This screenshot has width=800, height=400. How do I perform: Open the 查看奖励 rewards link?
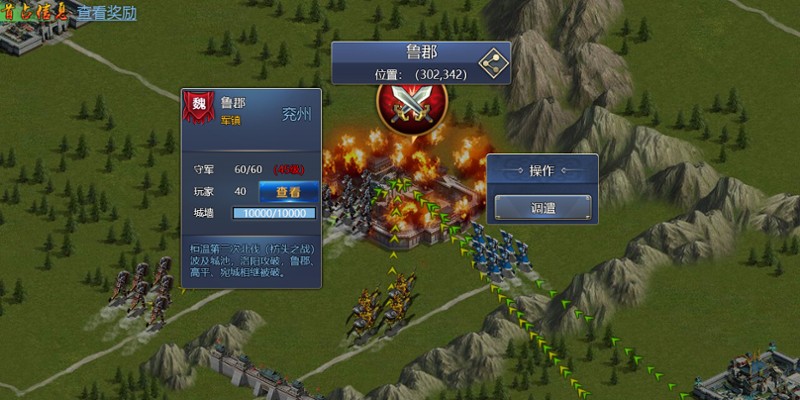[108, 13]
